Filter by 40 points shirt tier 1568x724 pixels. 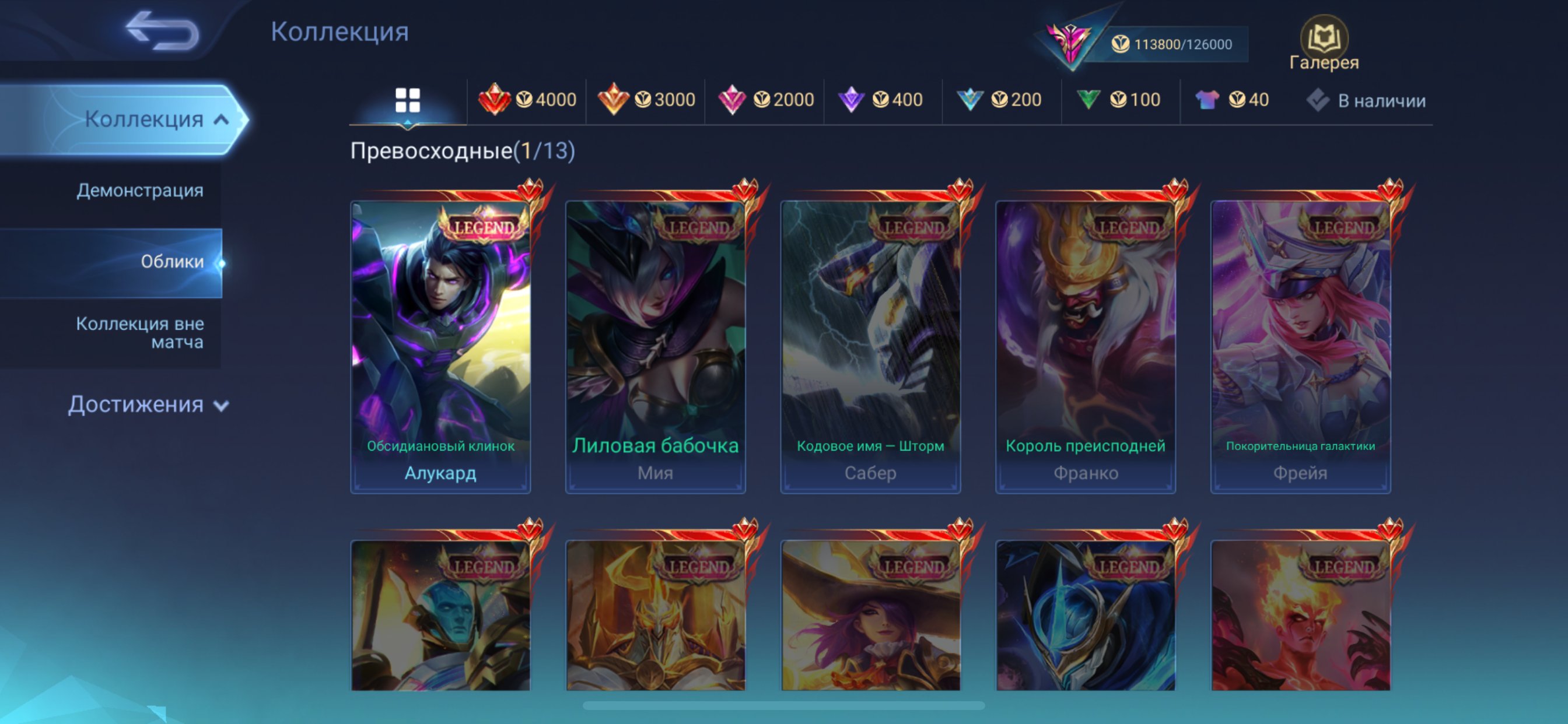(1232, 100)
